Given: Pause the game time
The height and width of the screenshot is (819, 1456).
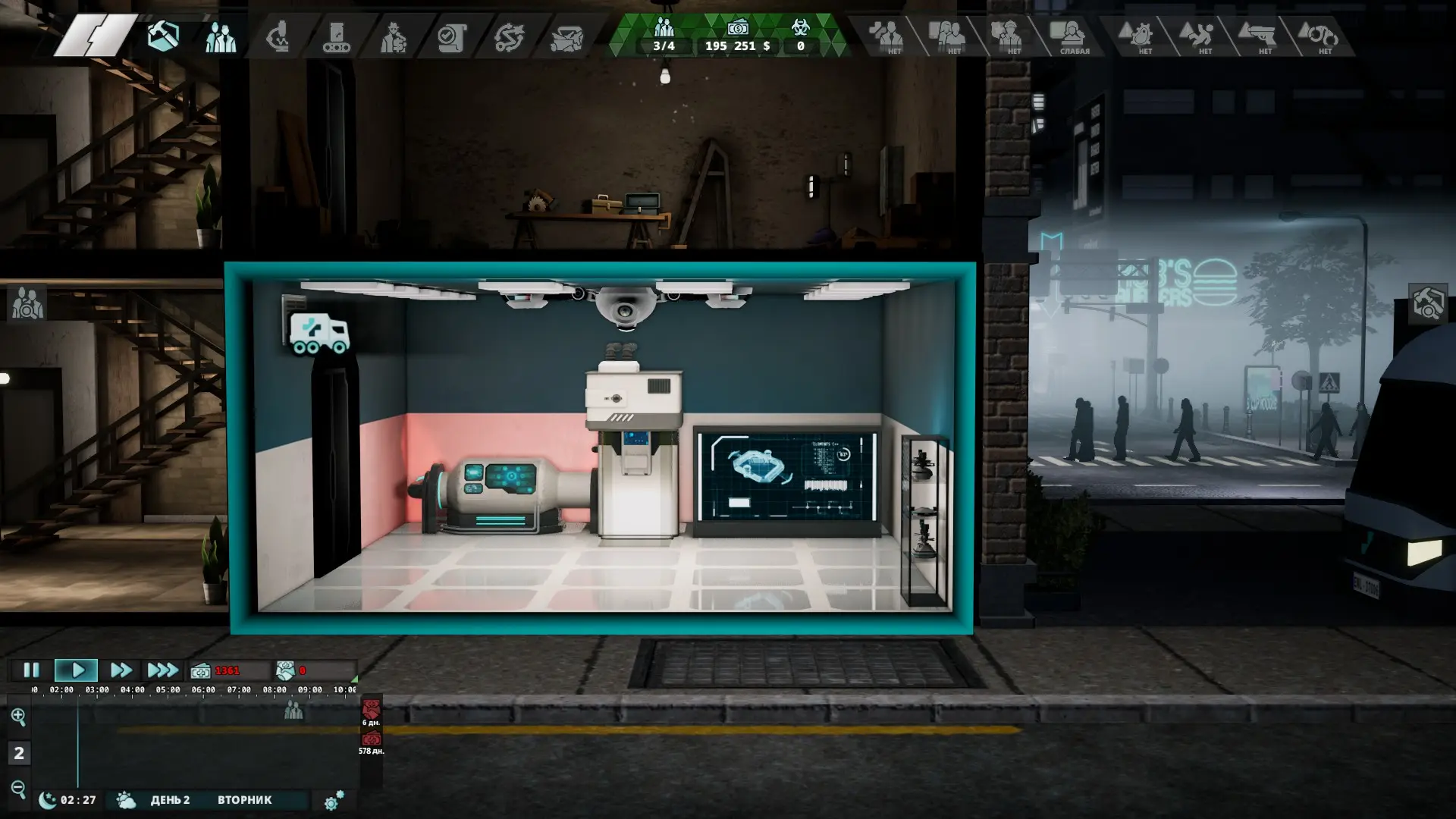Looking at the screenshot, I should [31, 670].
